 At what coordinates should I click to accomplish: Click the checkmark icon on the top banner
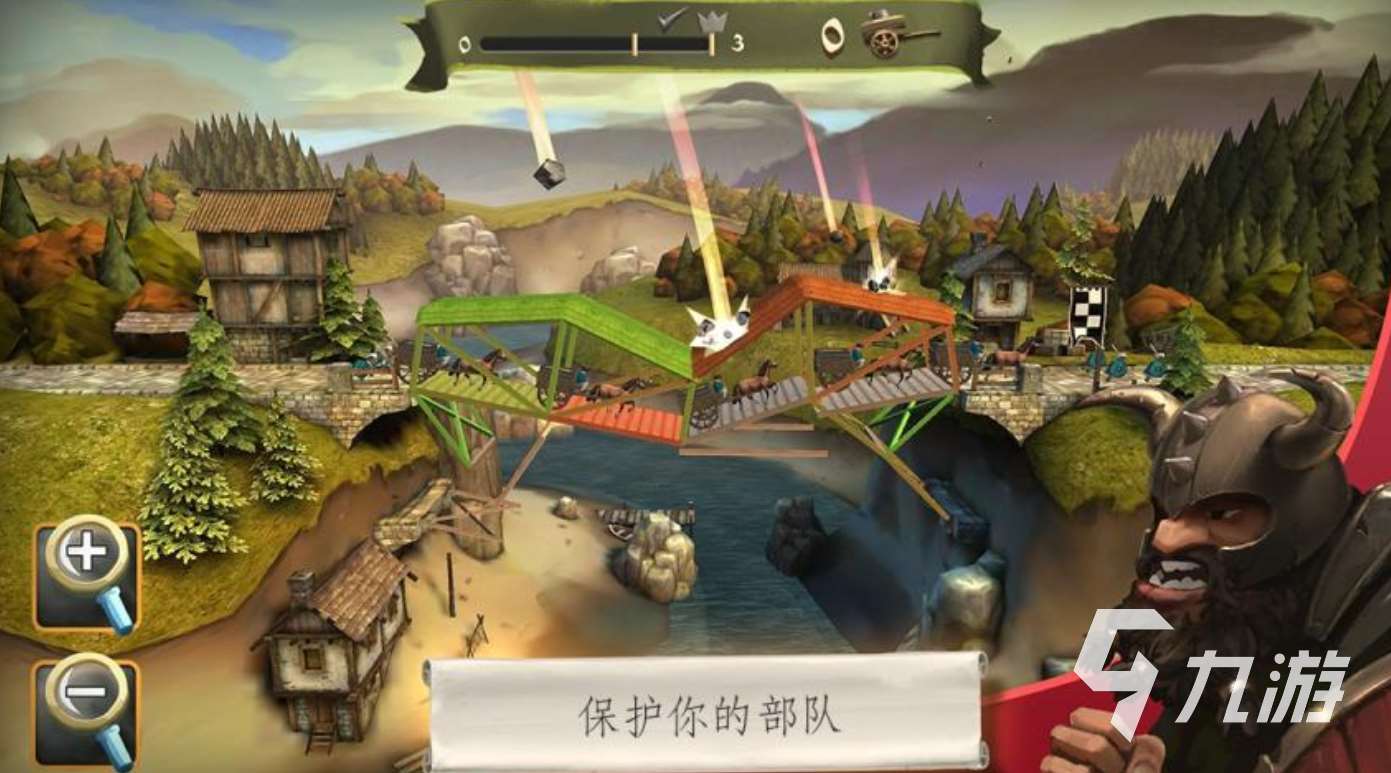pyautogui.click(x=666, y=20)
